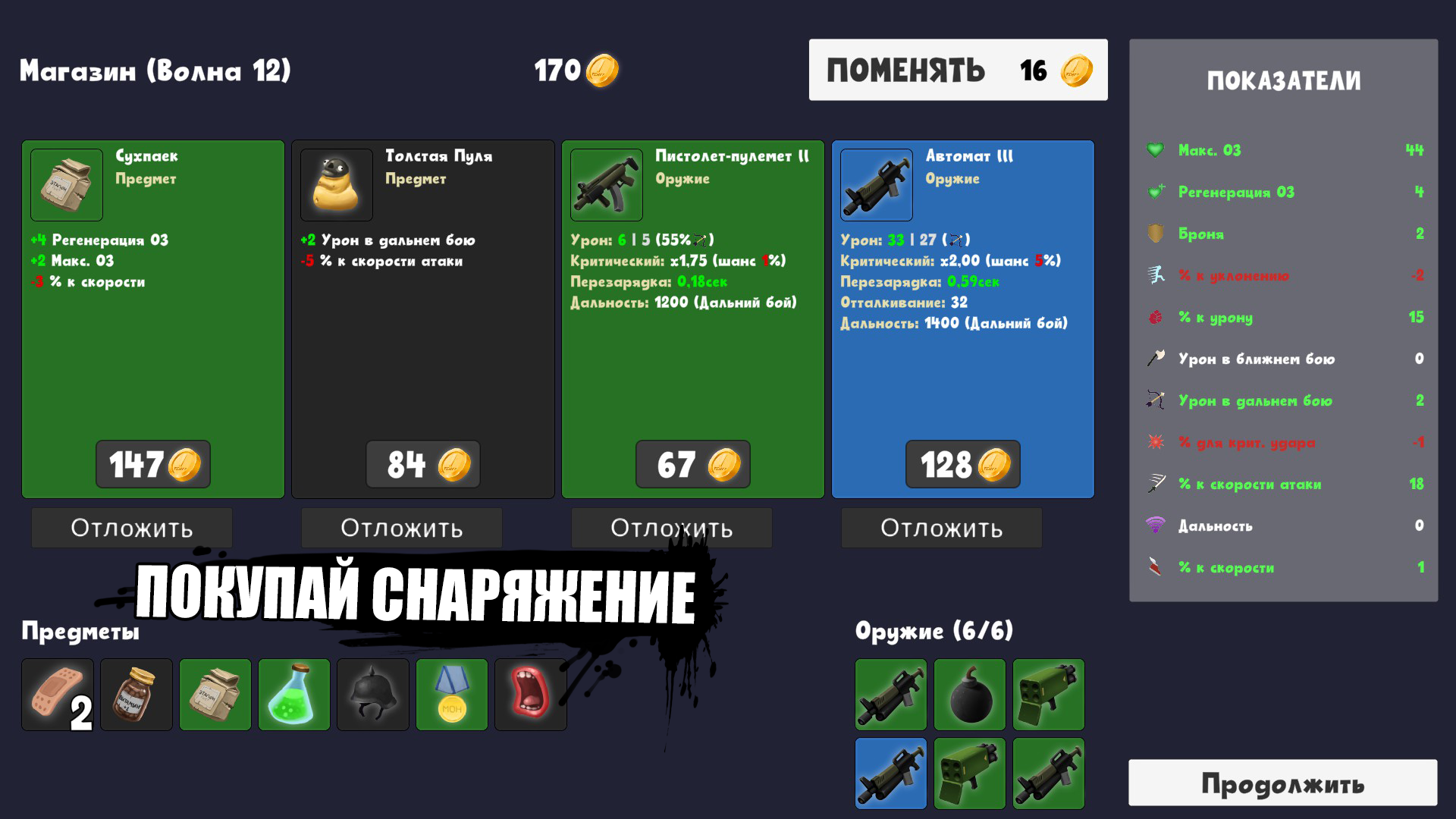Image resolution: width=1456 pixels, height=819 pixels.
Task: Open the vitamin jar item
Action: point(137,694)
